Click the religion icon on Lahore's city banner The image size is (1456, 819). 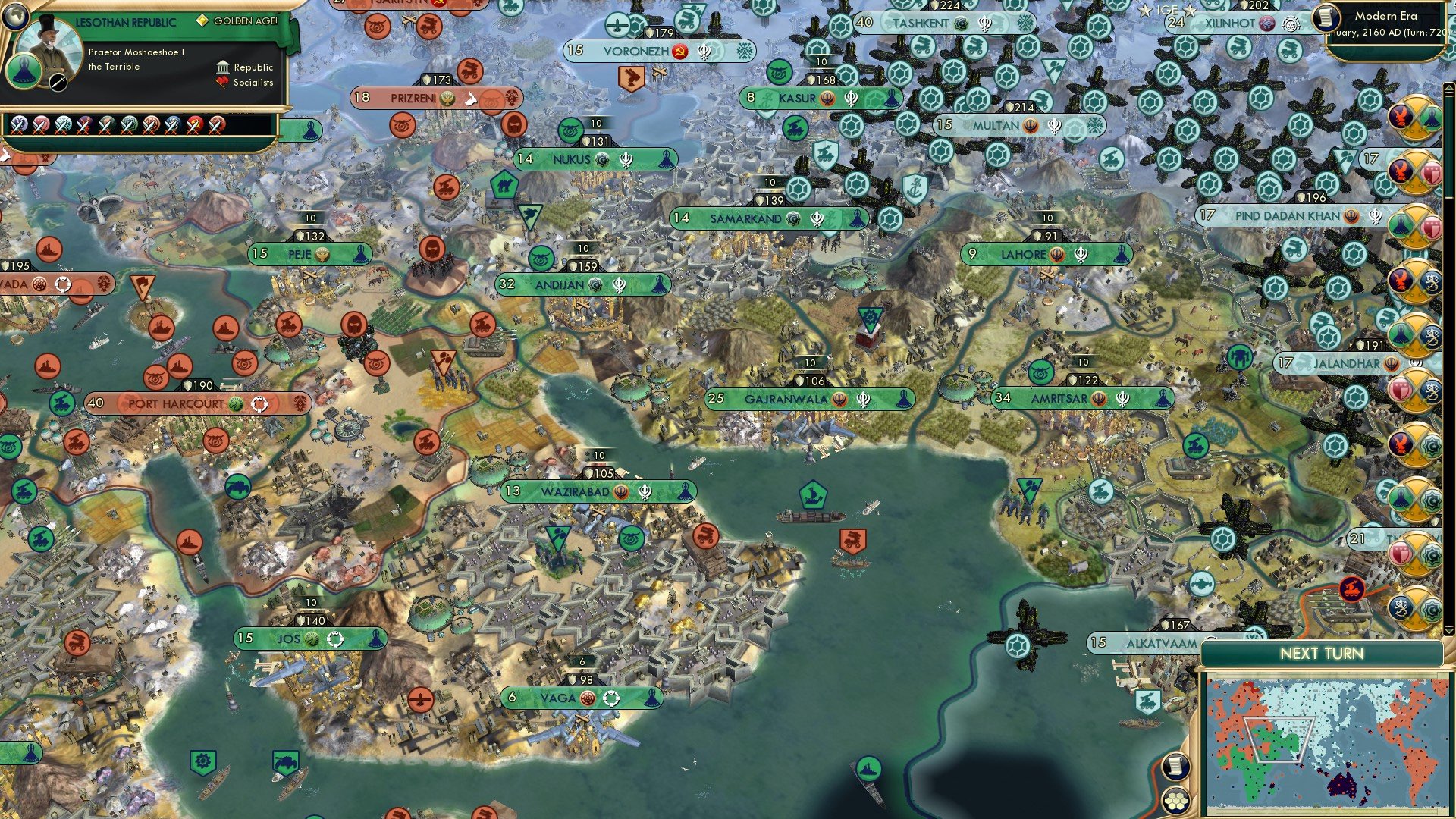1056,254
